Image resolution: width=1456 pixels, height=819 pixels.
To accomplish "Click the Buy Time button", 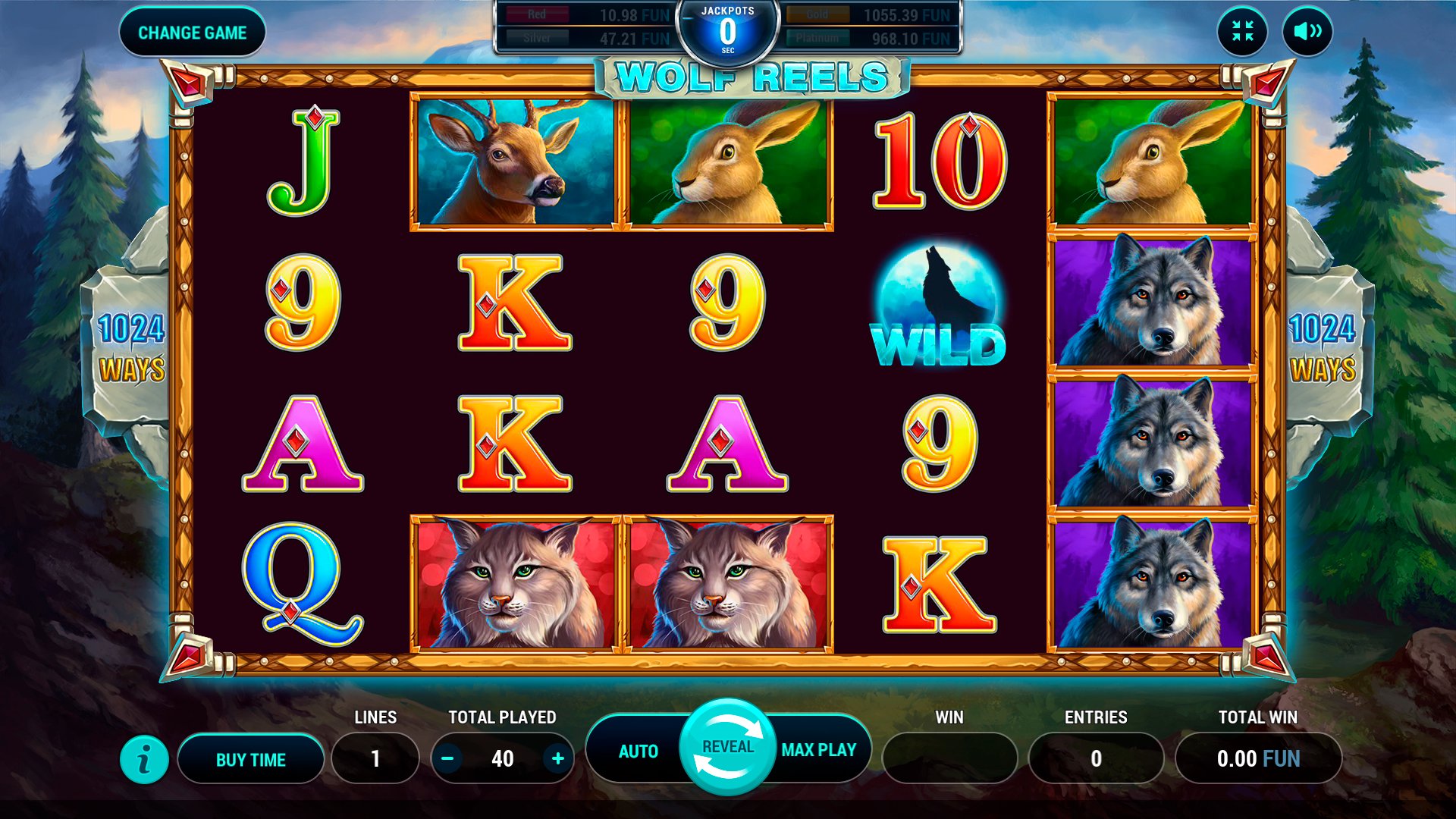I will [x=251, y=759].
